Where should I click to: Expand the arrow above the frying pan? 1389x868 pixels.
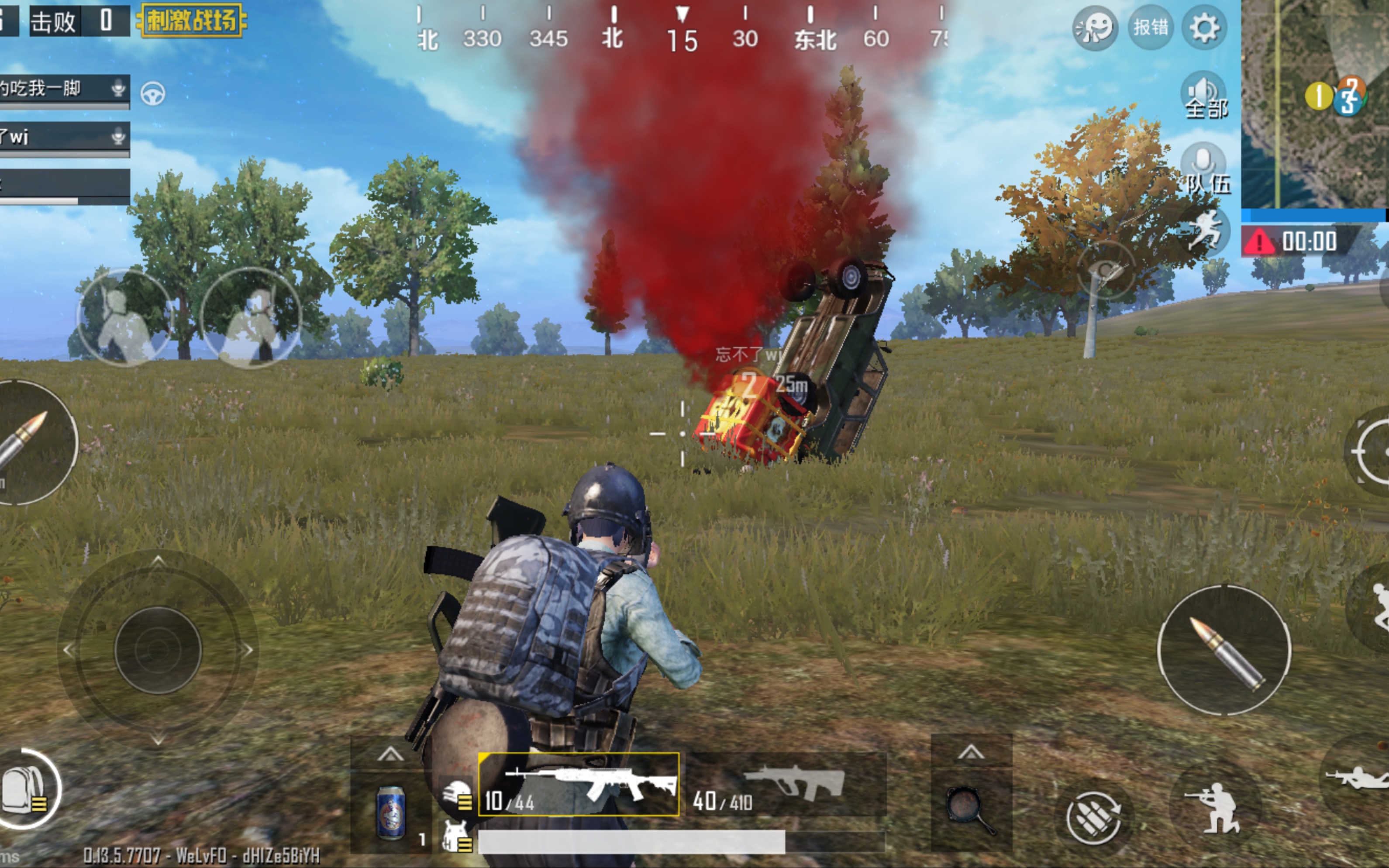[971, 752]
